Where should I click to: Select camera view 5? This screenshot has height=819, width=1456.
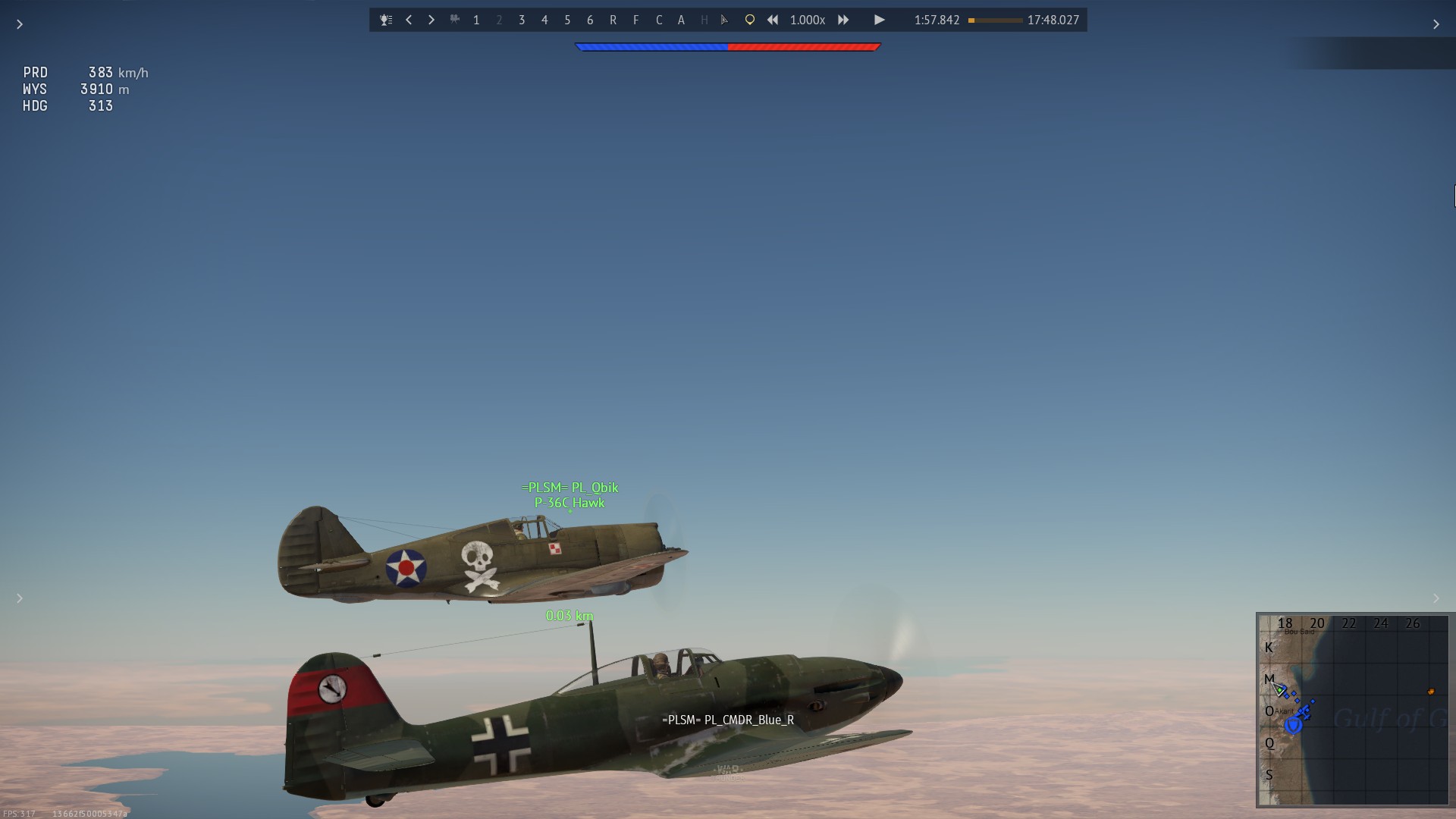pyautogui.click(x=567, y=20)
